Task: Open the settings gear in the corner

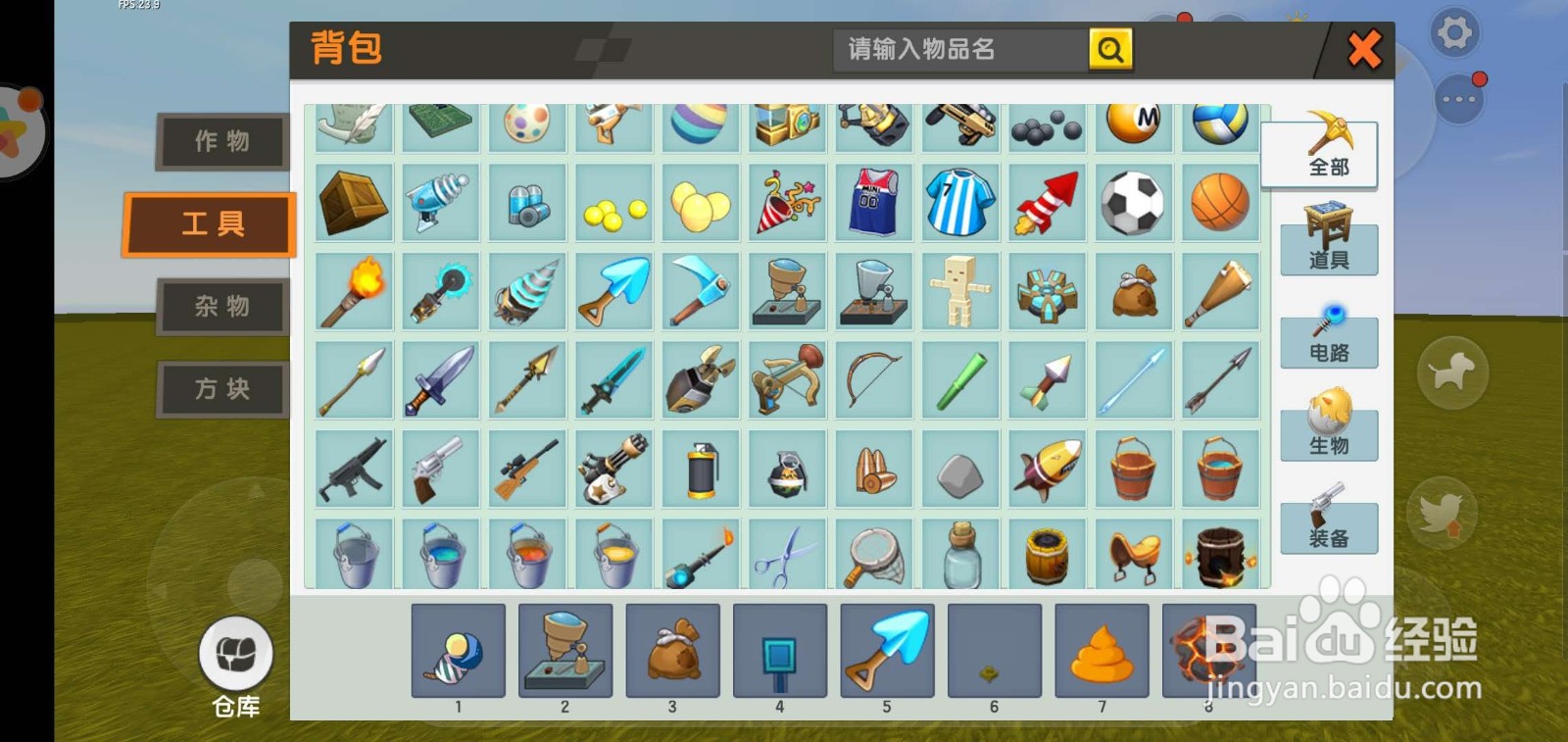Action: pos(1454,32)
